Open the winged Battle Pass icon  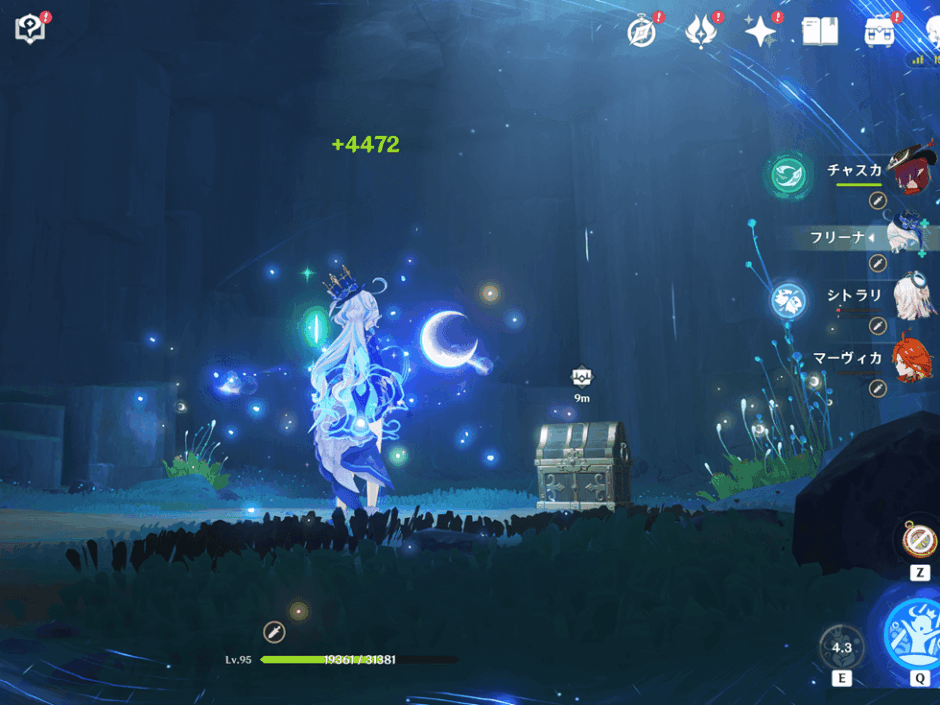(x=701, y=31)
